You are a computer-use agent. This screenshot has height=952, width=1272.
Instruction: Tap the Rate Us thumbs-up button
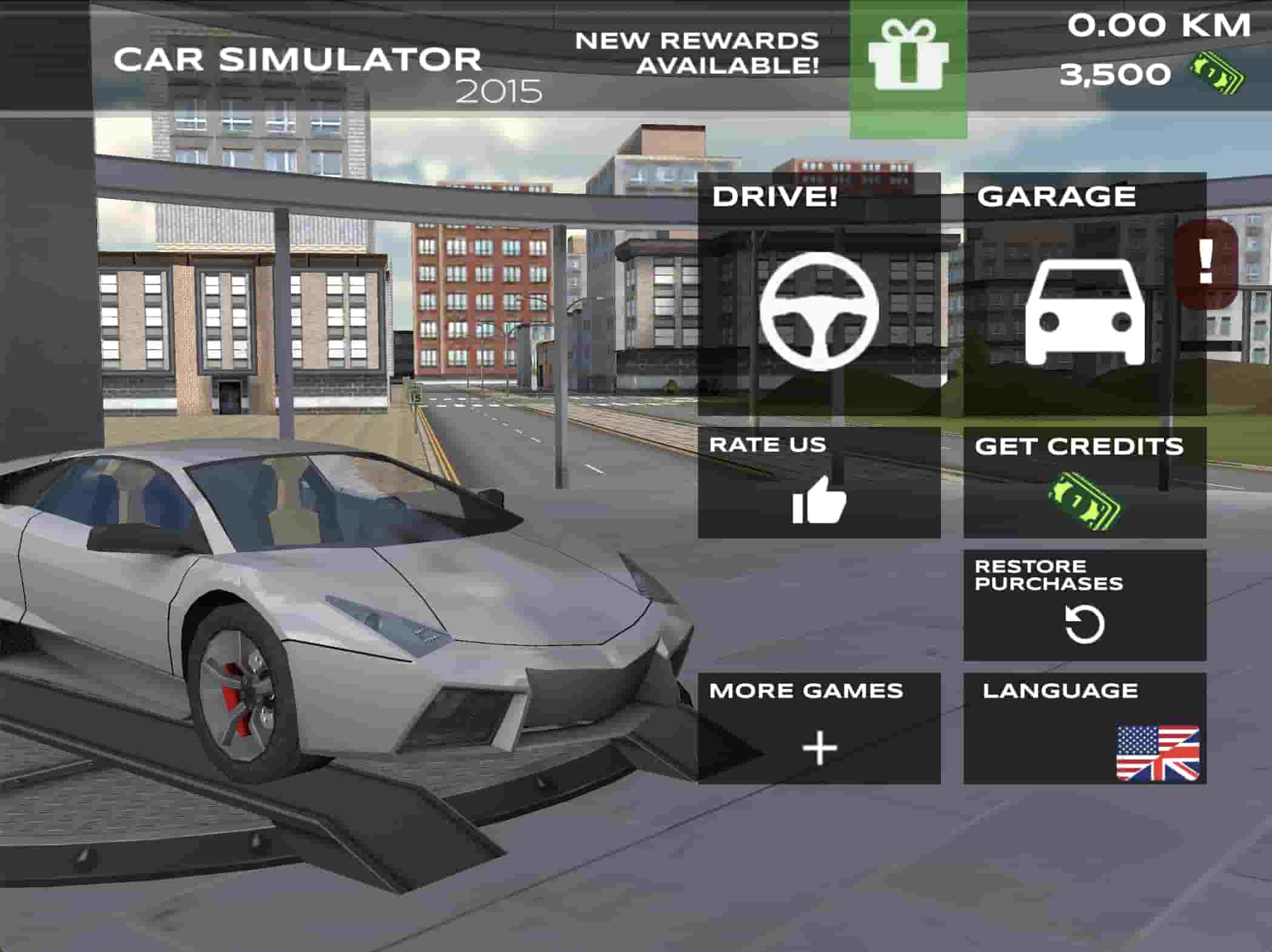click(818, 483)
